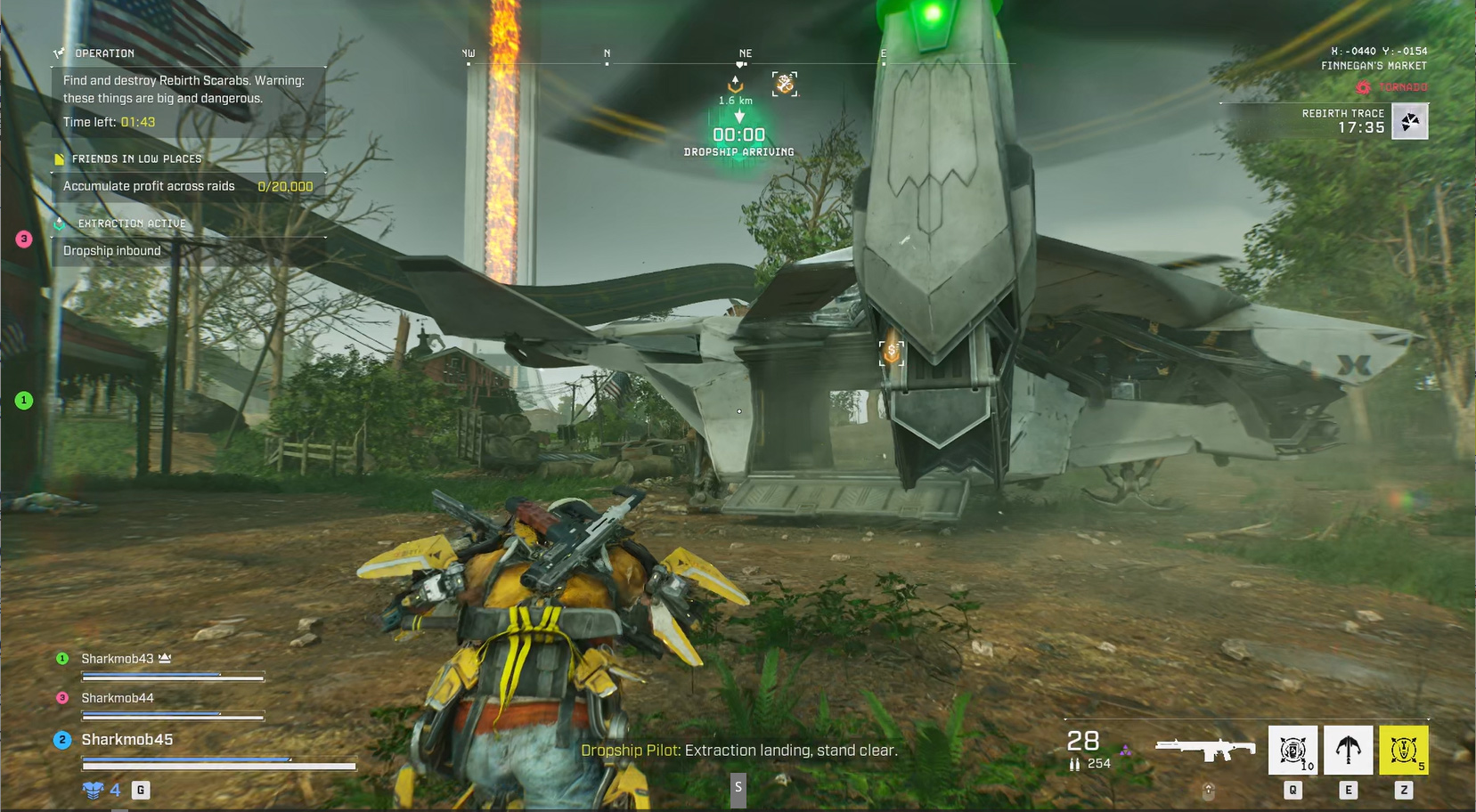Click the Extraction Active objective panel

132,223
